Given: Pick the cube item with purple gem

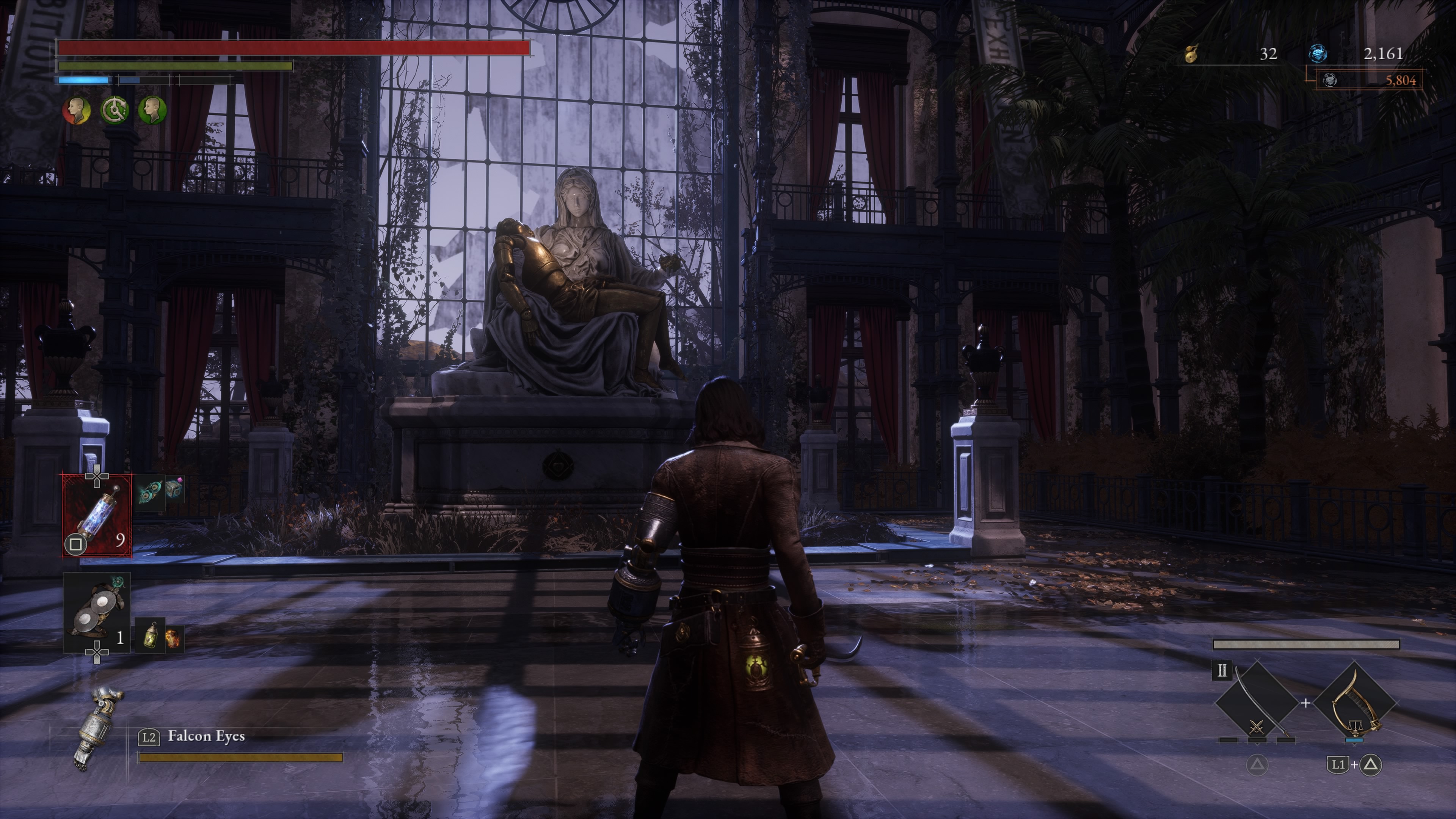Looking at the screenshot, I should click(x=174, y=490).
